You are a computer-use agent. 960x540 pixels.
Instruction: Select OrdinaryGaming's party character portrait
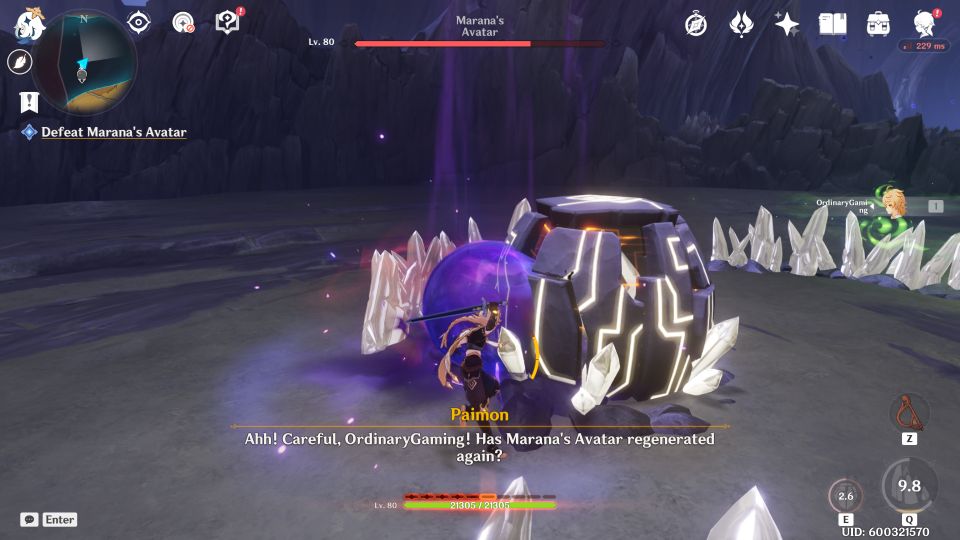coord(892,203)
